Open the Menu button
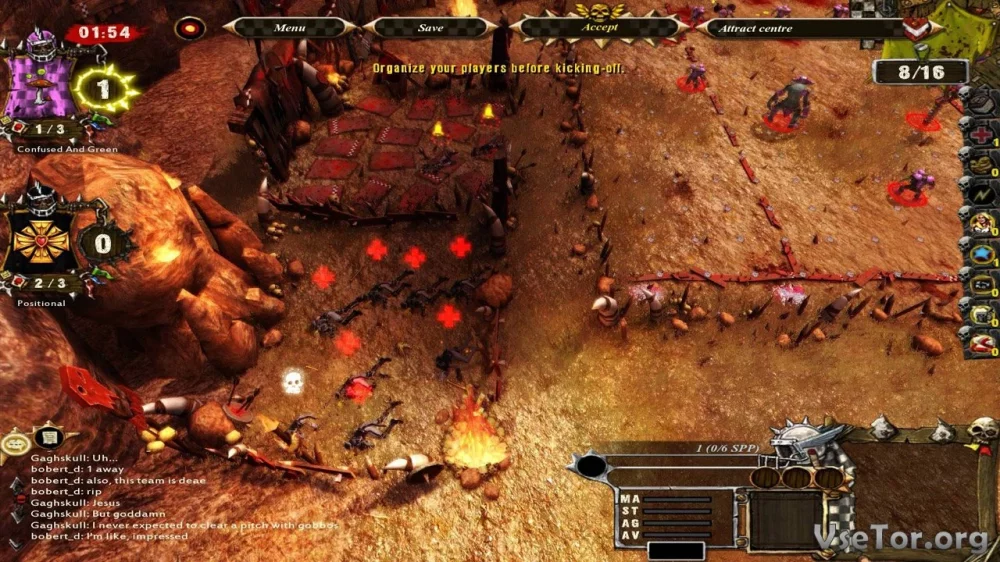This screenshot has height=562, width=1000. [x=289, y=28]
